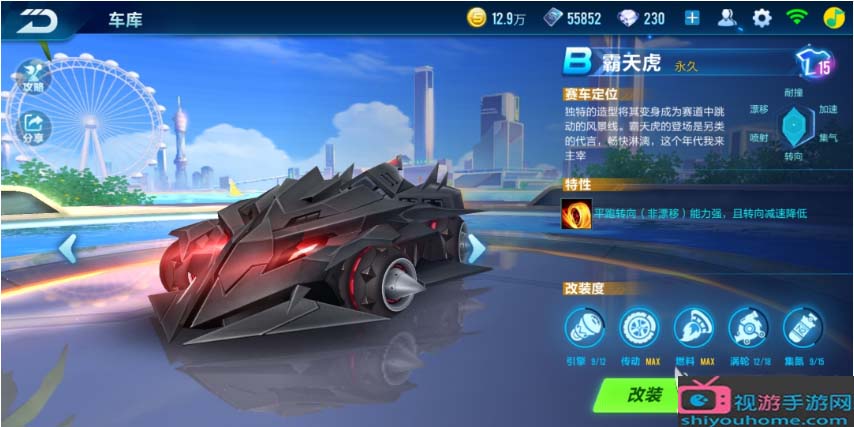Screen dimensions: 854x427
Task: Tap the fiery ring trait icon
Action: click(x=577, y=213)
